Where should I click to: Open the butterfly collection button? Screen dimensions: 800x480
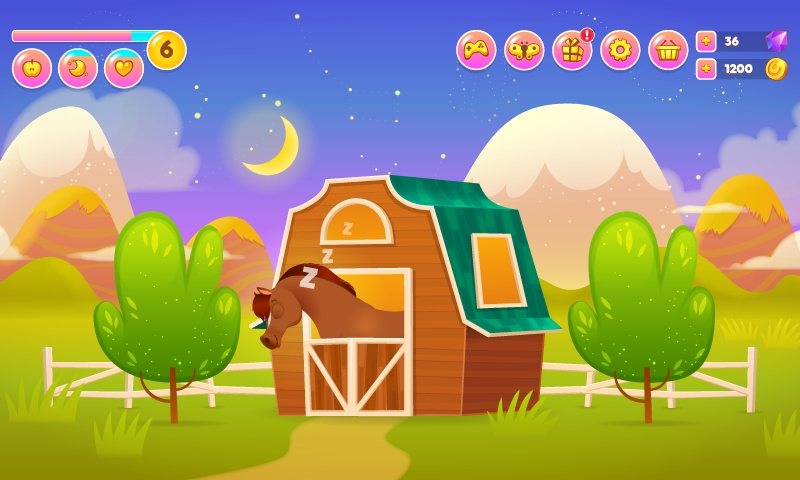pos(524,50)
